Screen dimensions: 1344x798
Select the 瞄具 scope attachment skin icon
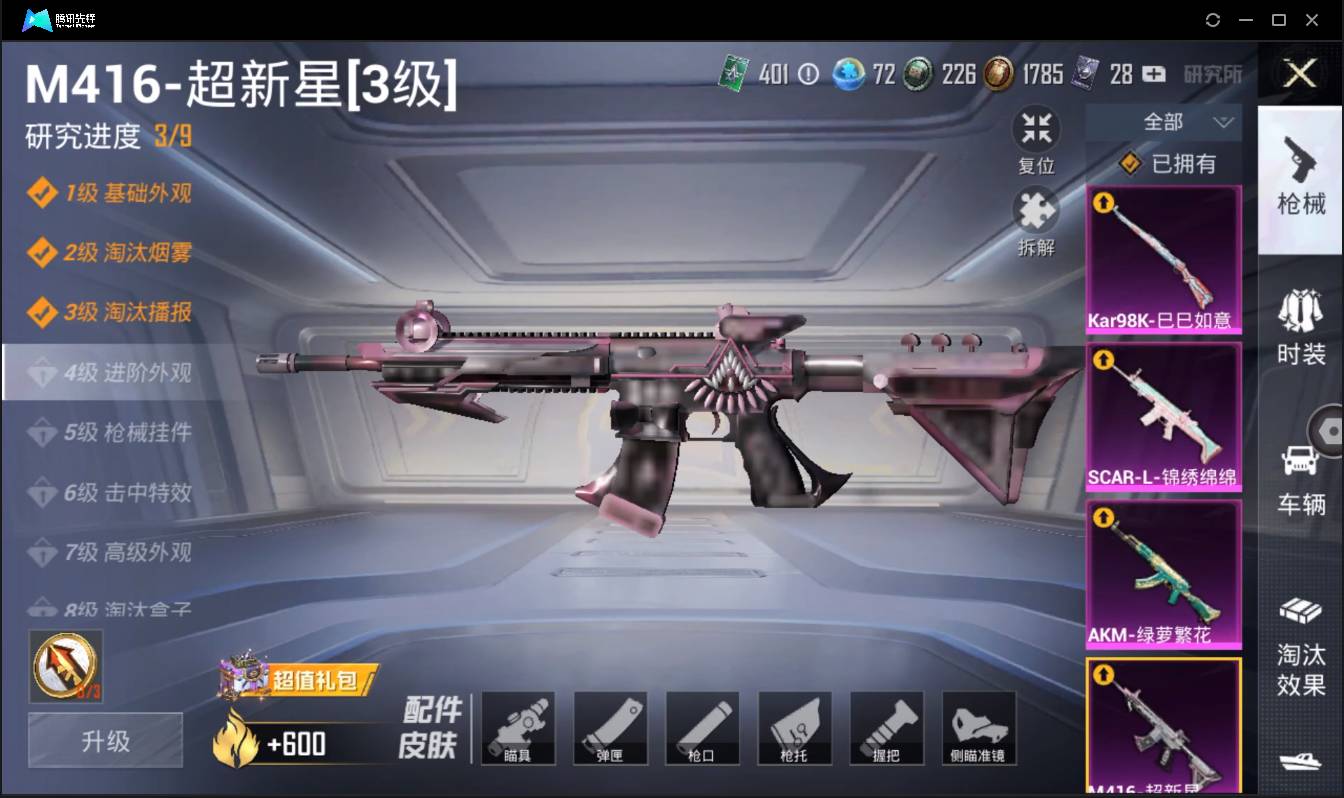coord(518,728)
